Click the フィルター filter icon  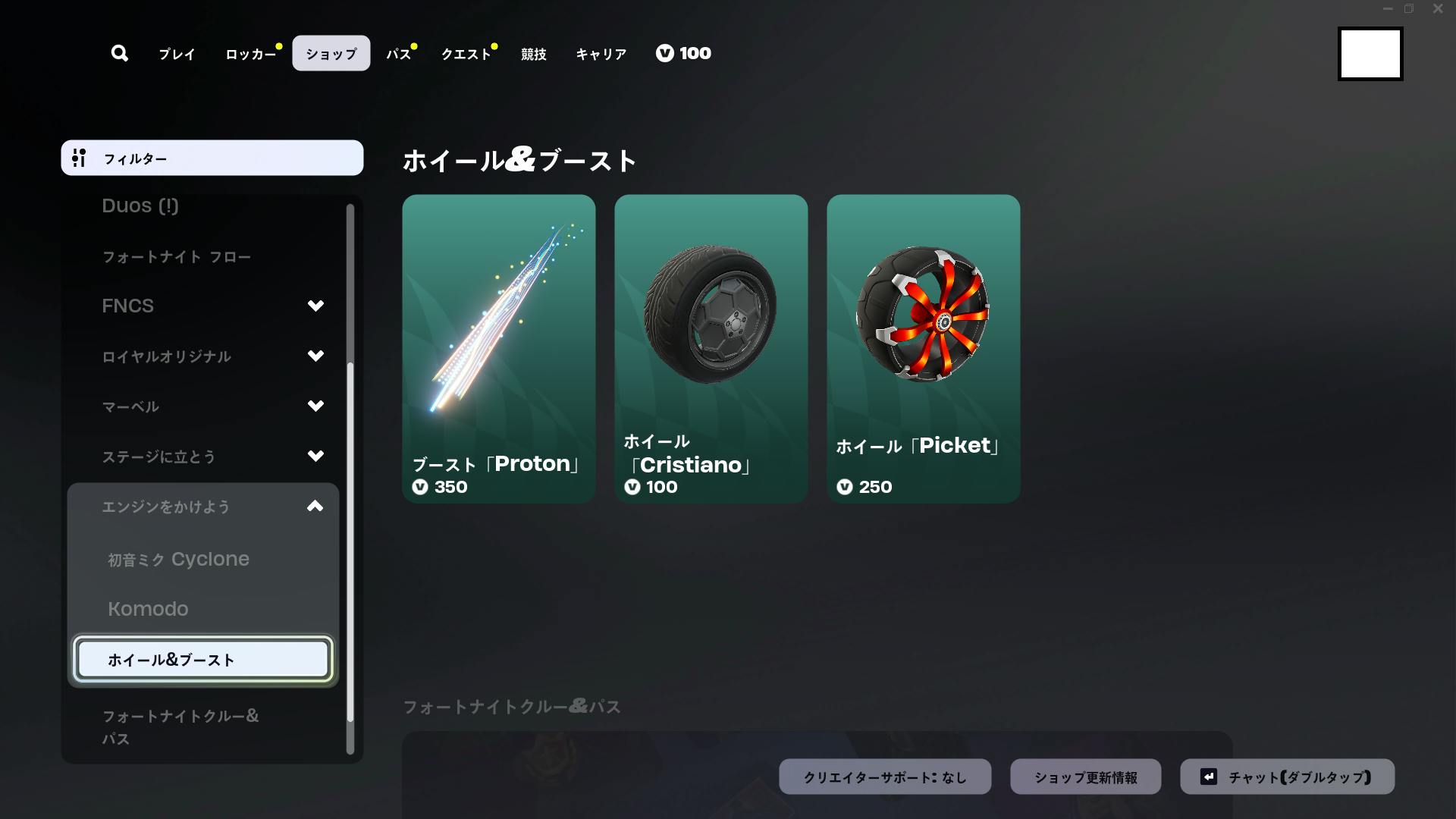coord(80,158)
